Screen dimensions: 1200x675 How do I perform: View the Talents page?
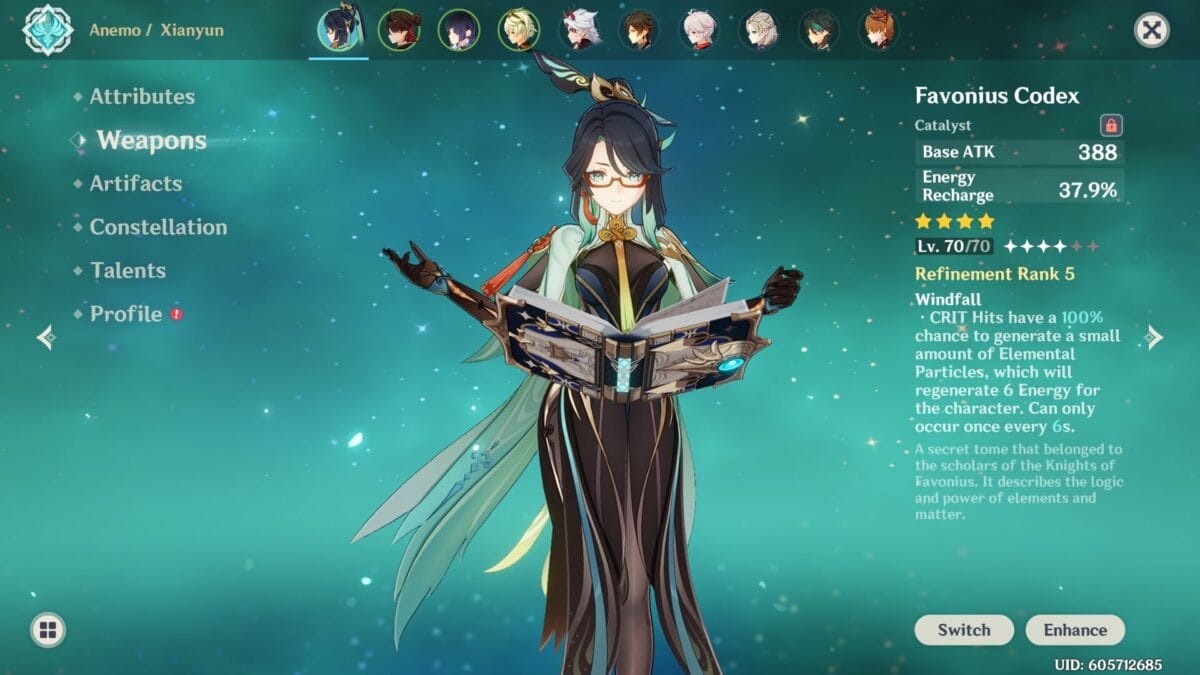coord(127,271)
